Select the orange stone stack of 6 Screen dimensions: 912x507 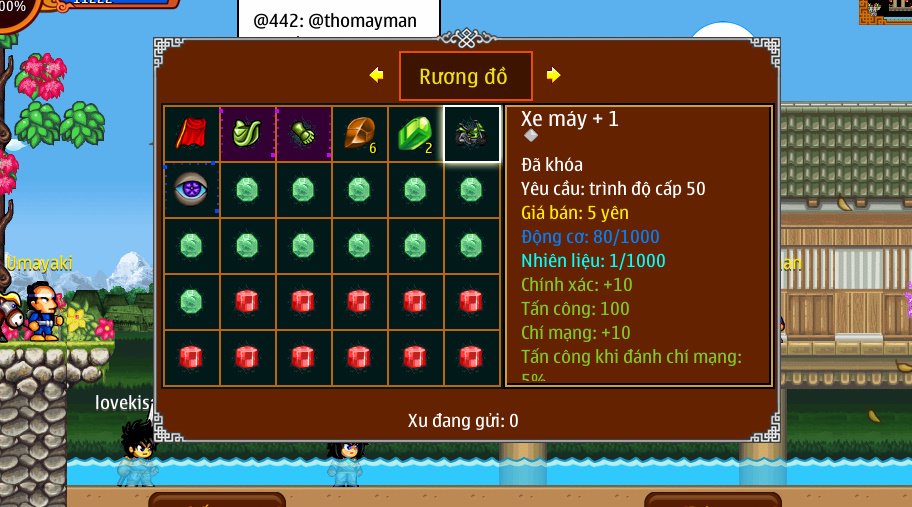coord(359,134)
